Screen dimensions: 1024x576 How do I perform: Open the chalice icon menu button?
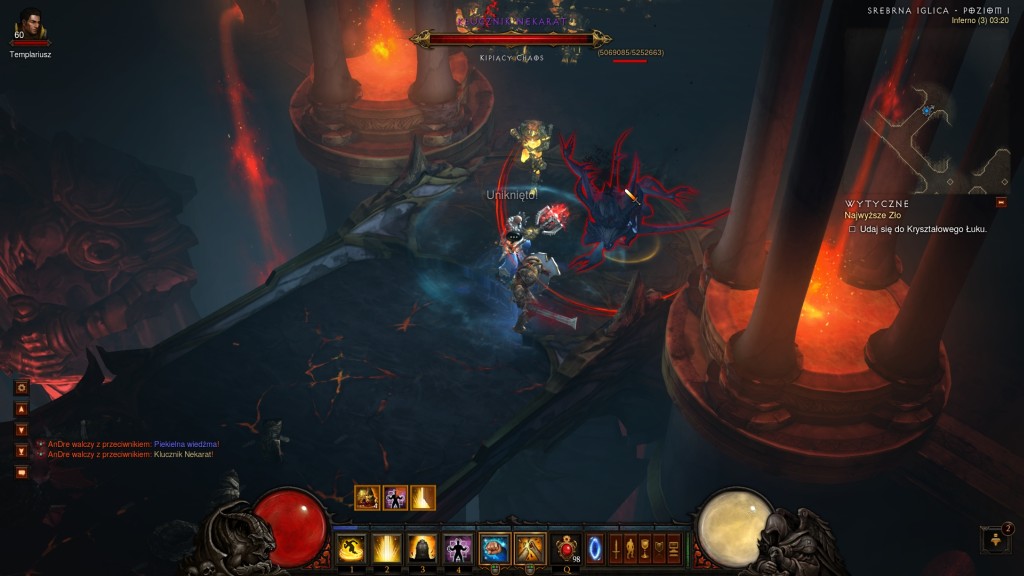pos(644,548)
